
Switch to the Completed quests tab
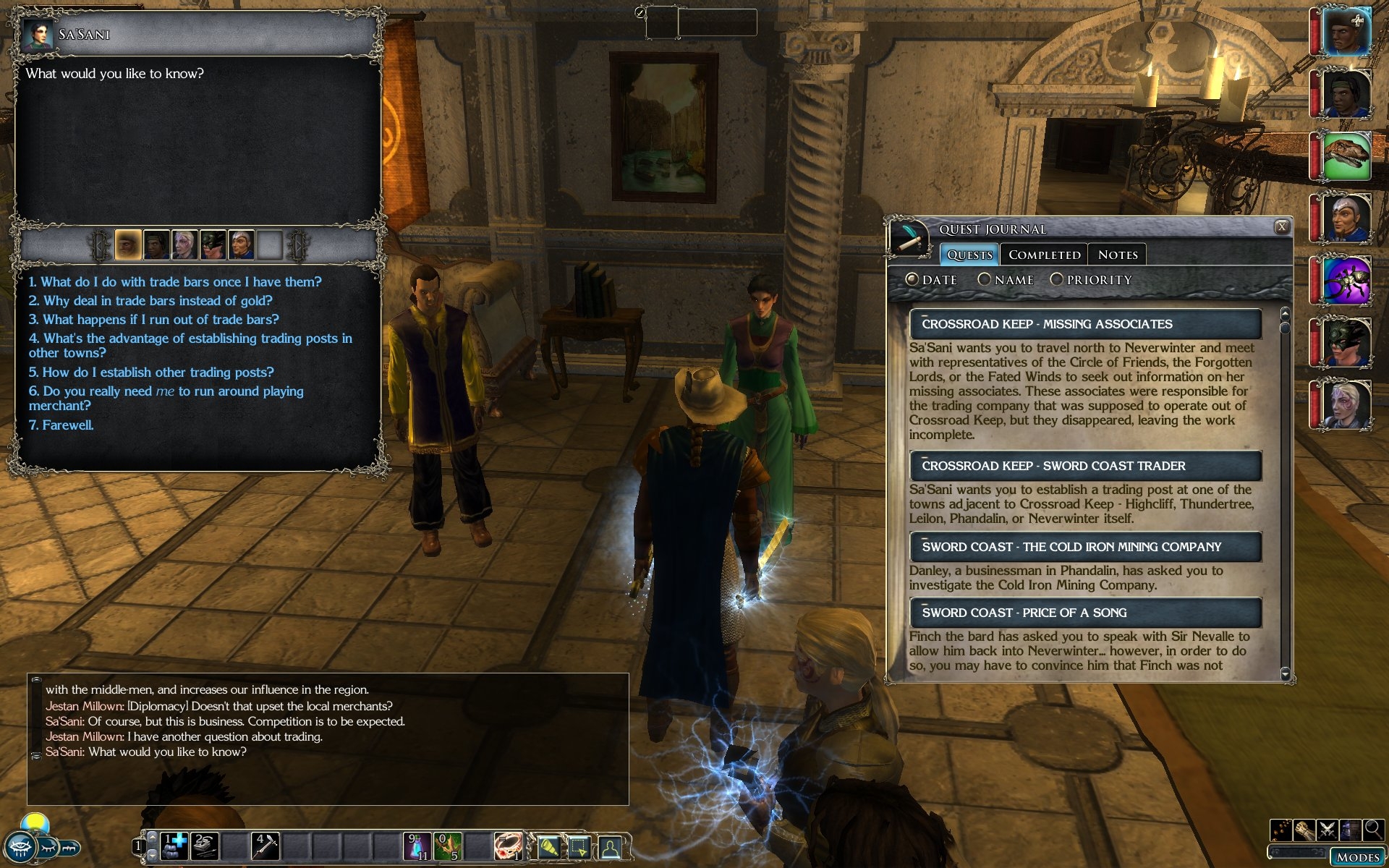[x=1044, y=255]
